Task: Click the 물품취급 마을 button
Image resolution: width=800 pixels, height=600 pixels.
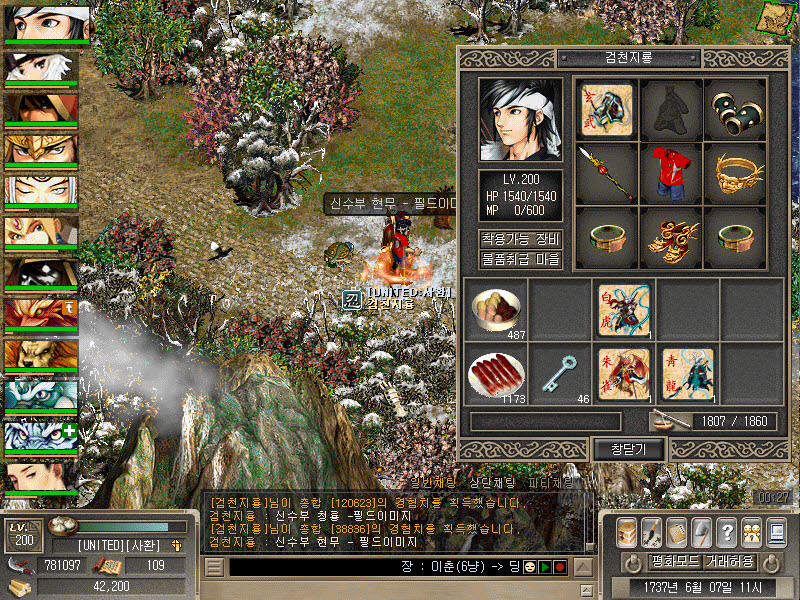Action: tap(520, 260)
